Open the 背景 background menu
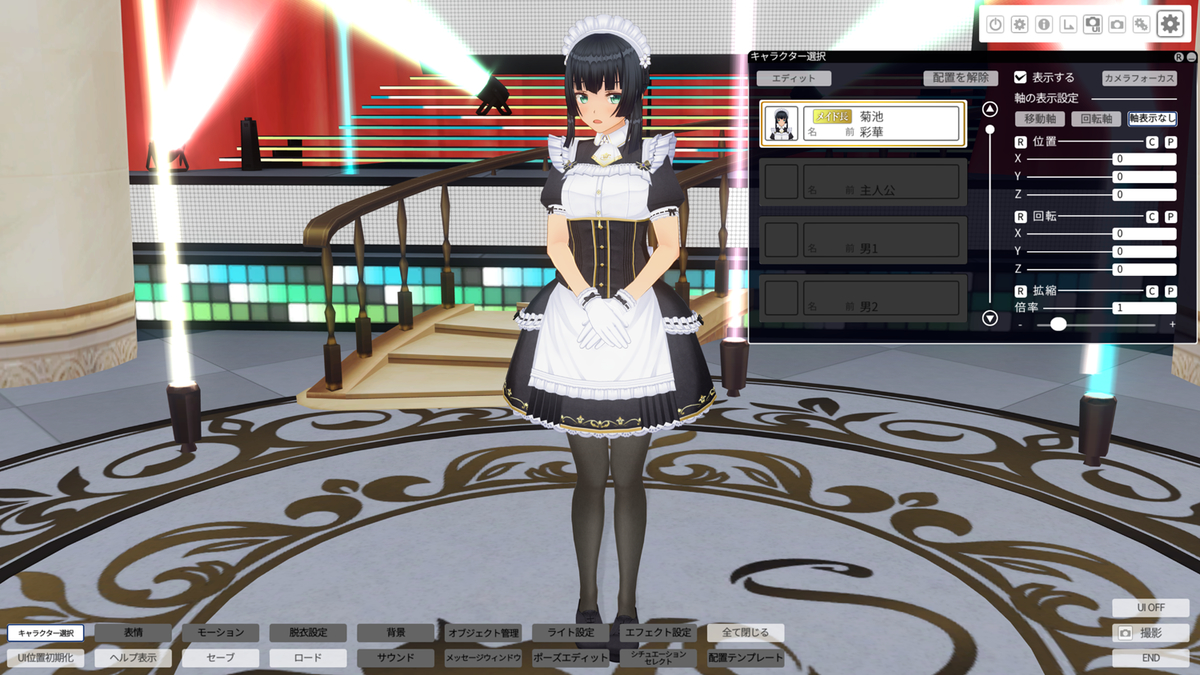Viewport: 1200px width, 675px height. tap(396, 633)
